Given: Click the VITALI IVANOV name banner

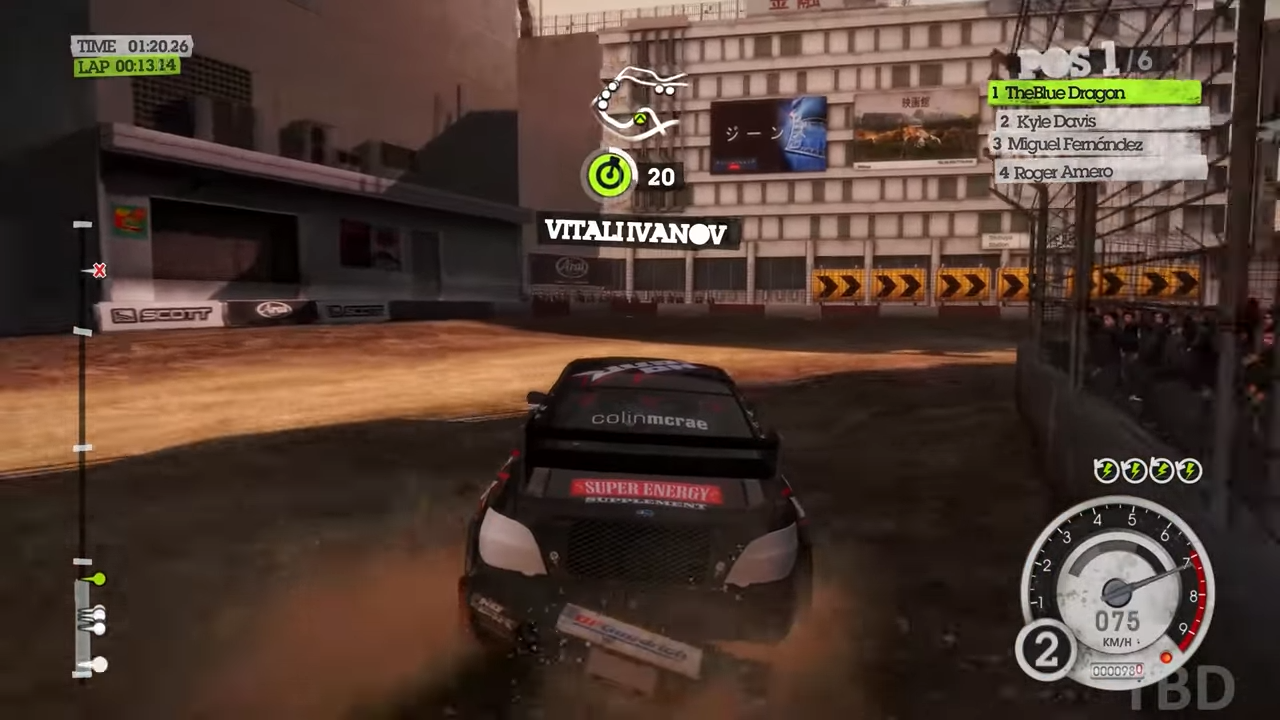Looking at the screenshot, I should coord(637,231).
